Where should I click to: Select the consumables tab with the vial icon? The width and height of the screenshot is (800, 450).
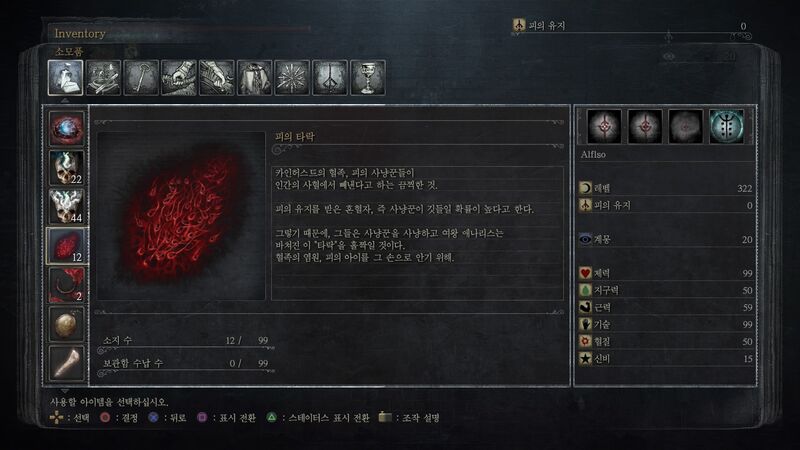[65, 78]
